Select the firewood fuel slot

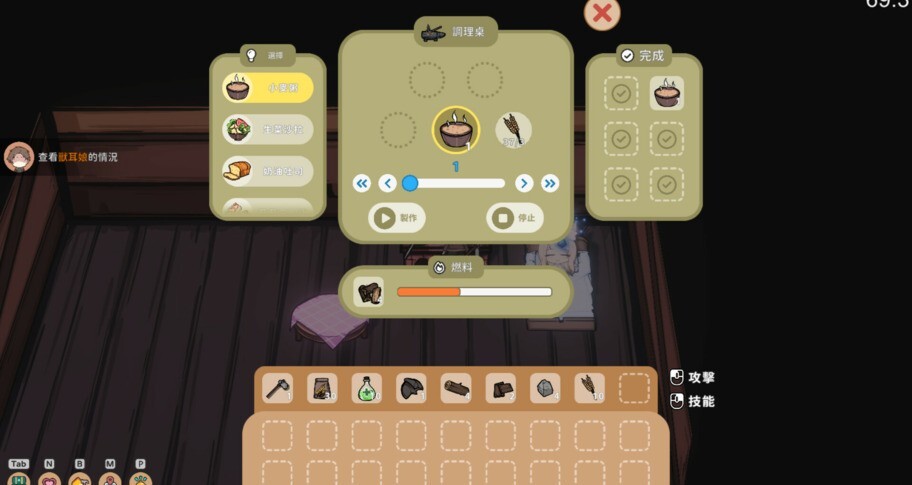(x=369, y=292)
